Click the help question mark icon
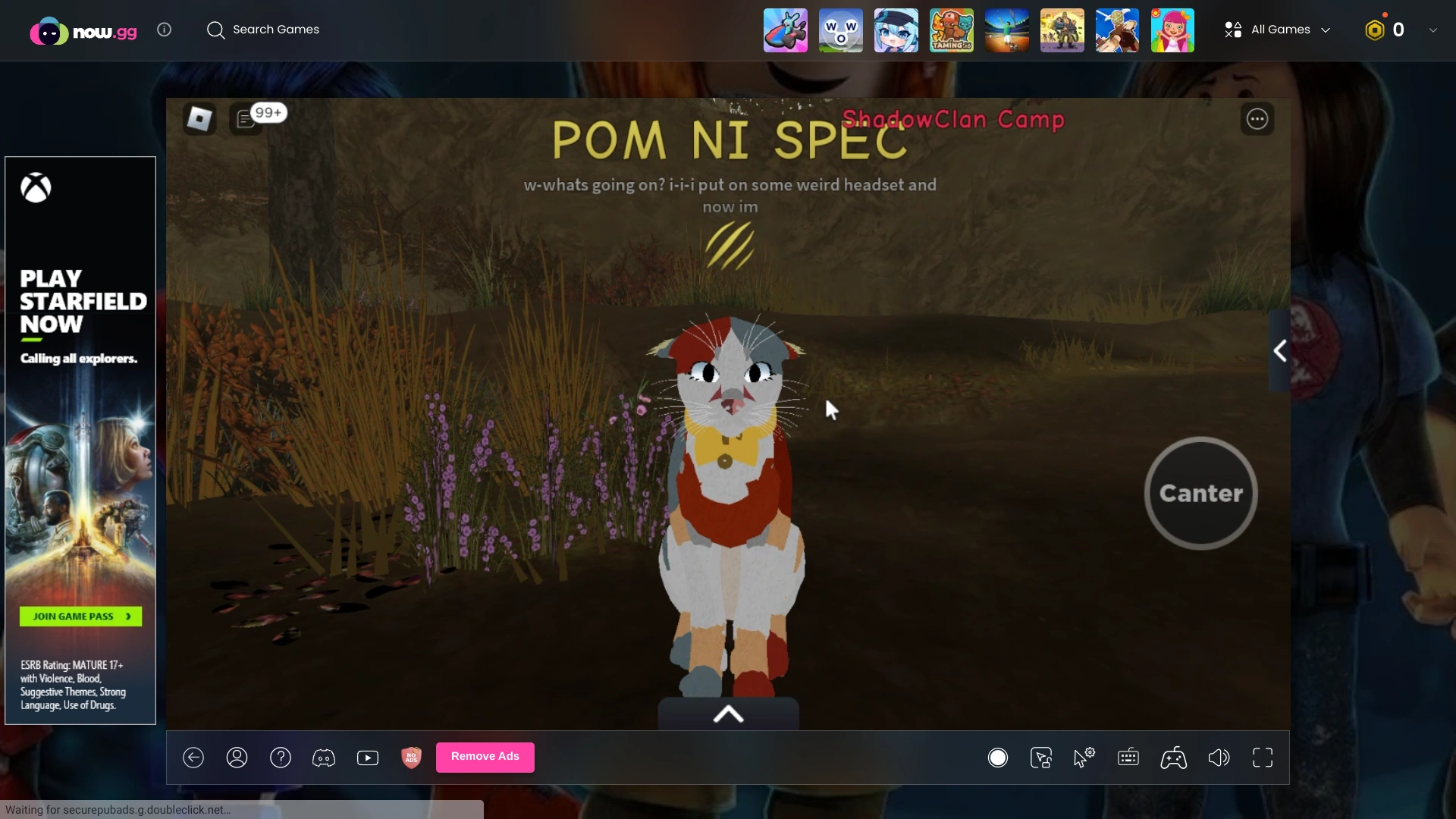The height and width of the screenshot is (819, 1456). [281, 758]
